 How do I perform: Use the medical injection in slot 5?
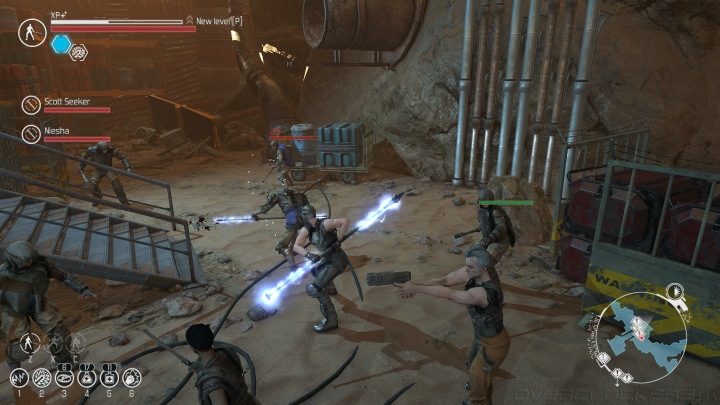click(x=108, y=378)
